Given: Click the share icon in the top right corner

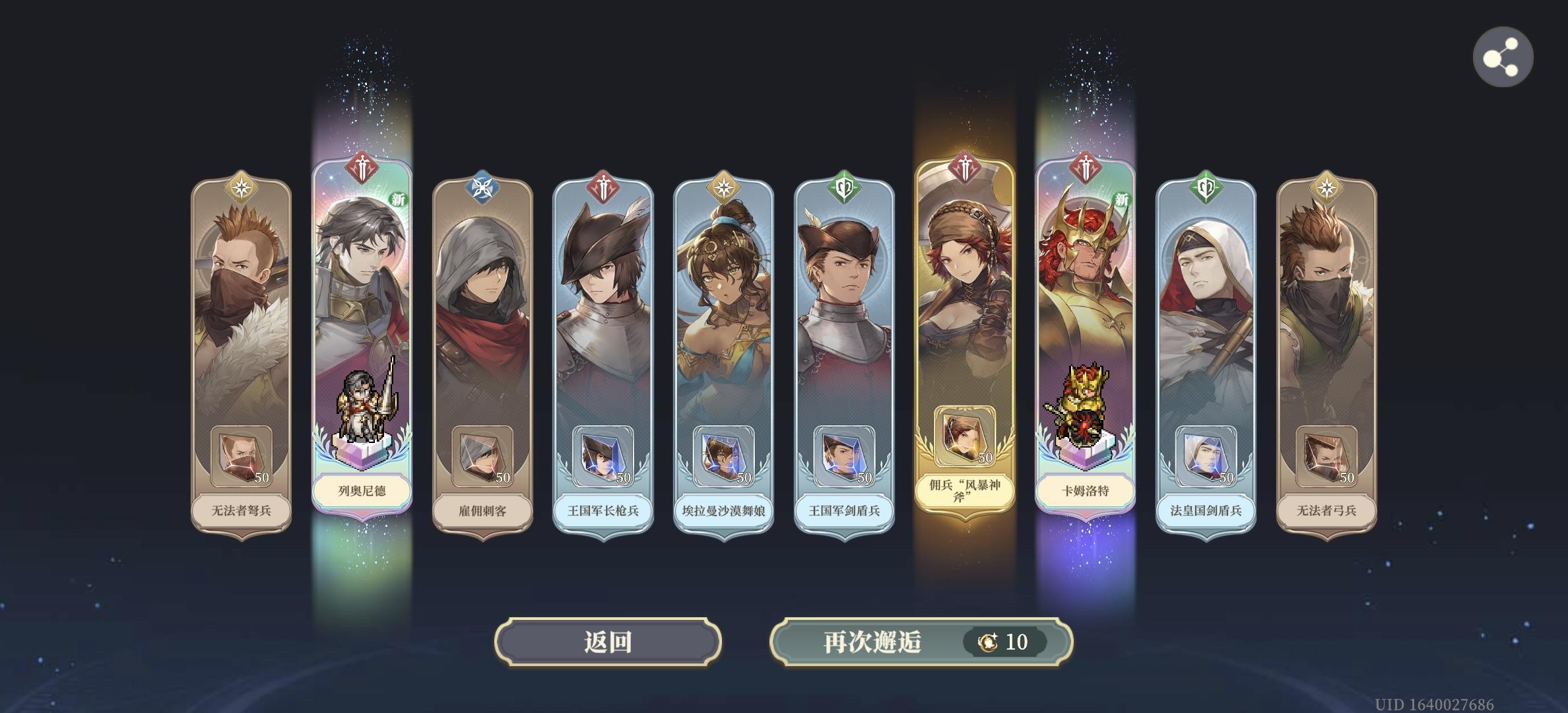Looking at the screenshot, I should (1505, 57).
